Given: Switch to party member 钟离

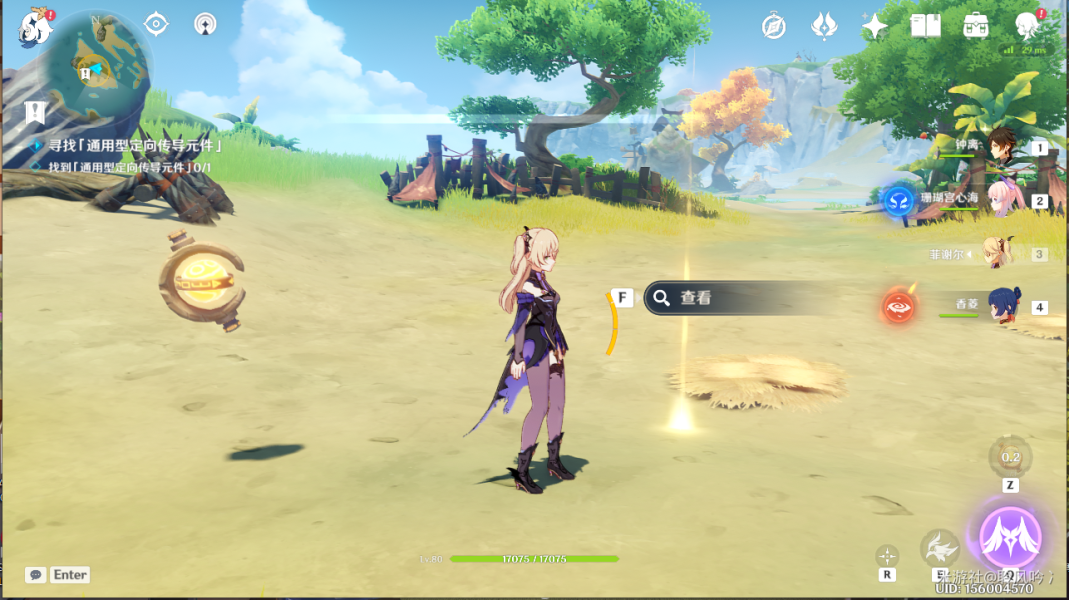Looking at the screenshot, I should [1000, 146].
